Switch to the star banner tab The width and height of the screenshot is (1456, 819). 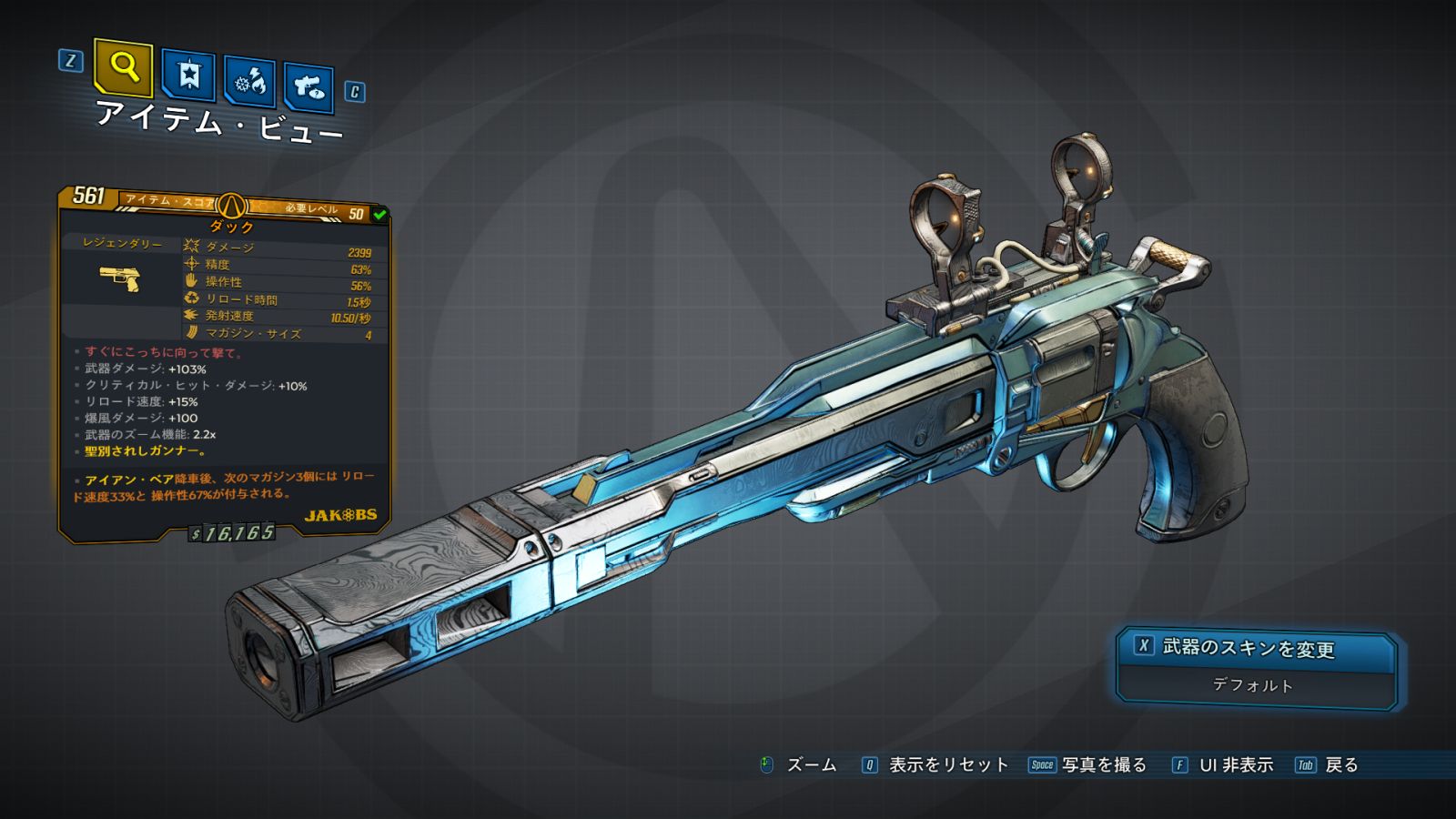click(188, 76)
